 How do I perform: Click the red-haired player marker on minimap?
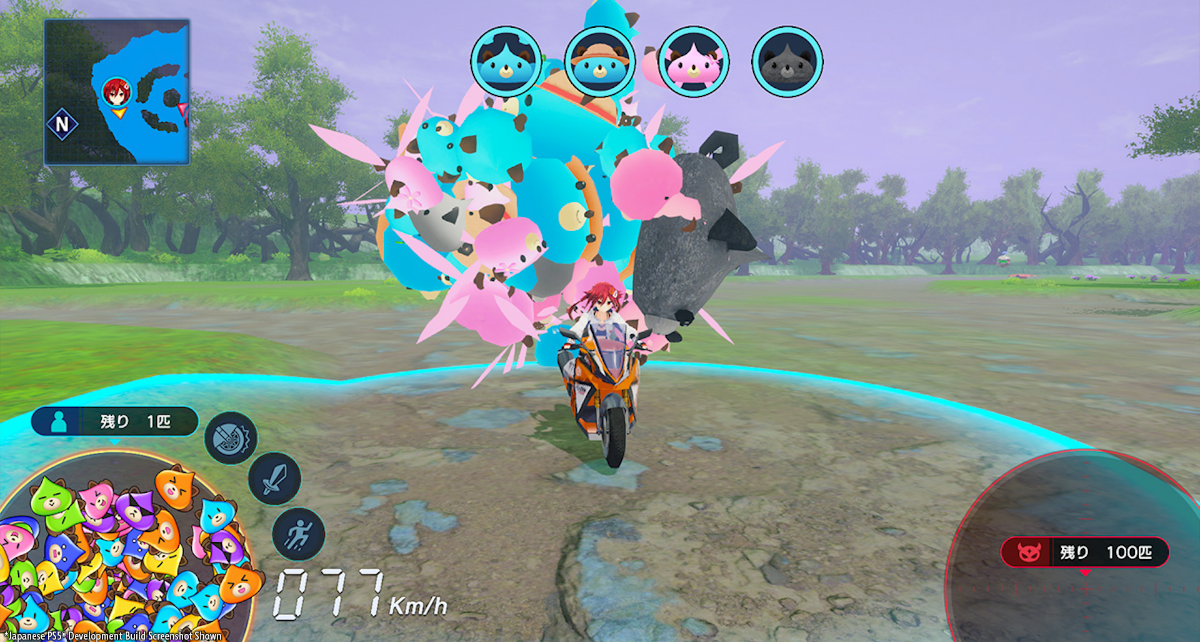tap(117, 92)
